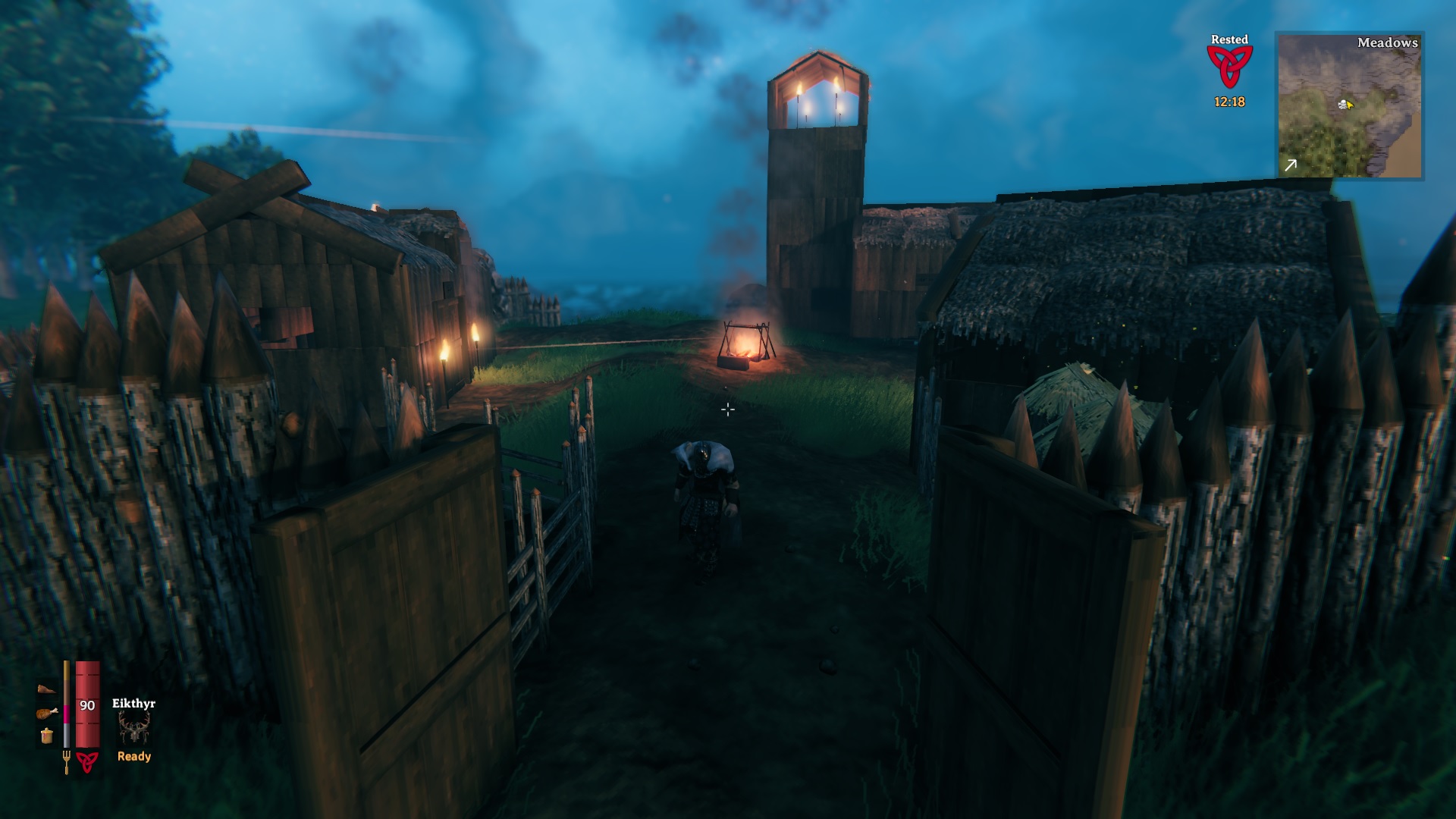Click the crosshair at screen center
The image size is (1456, 819).
[x=728, y=409]
